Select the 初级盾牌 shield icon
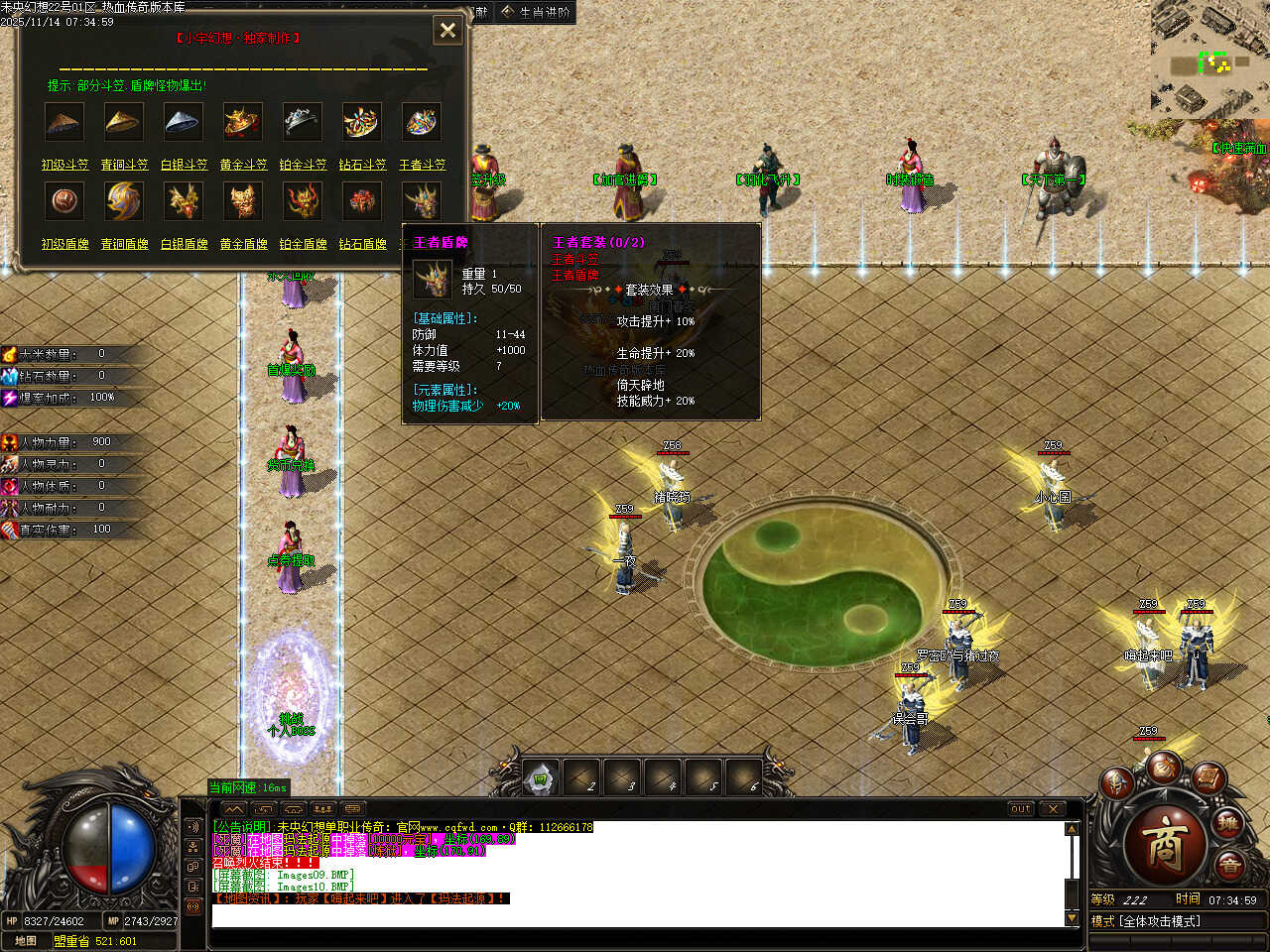The height and width of the screenshot is (952, 1270). pos(64,201)
